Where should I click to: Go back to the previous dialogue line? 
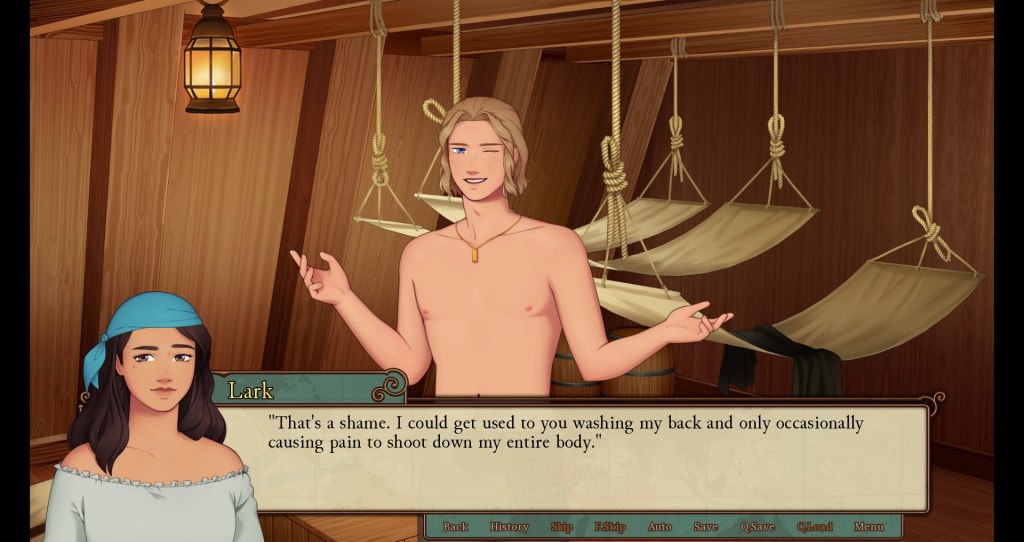click(x=455, y=527)
